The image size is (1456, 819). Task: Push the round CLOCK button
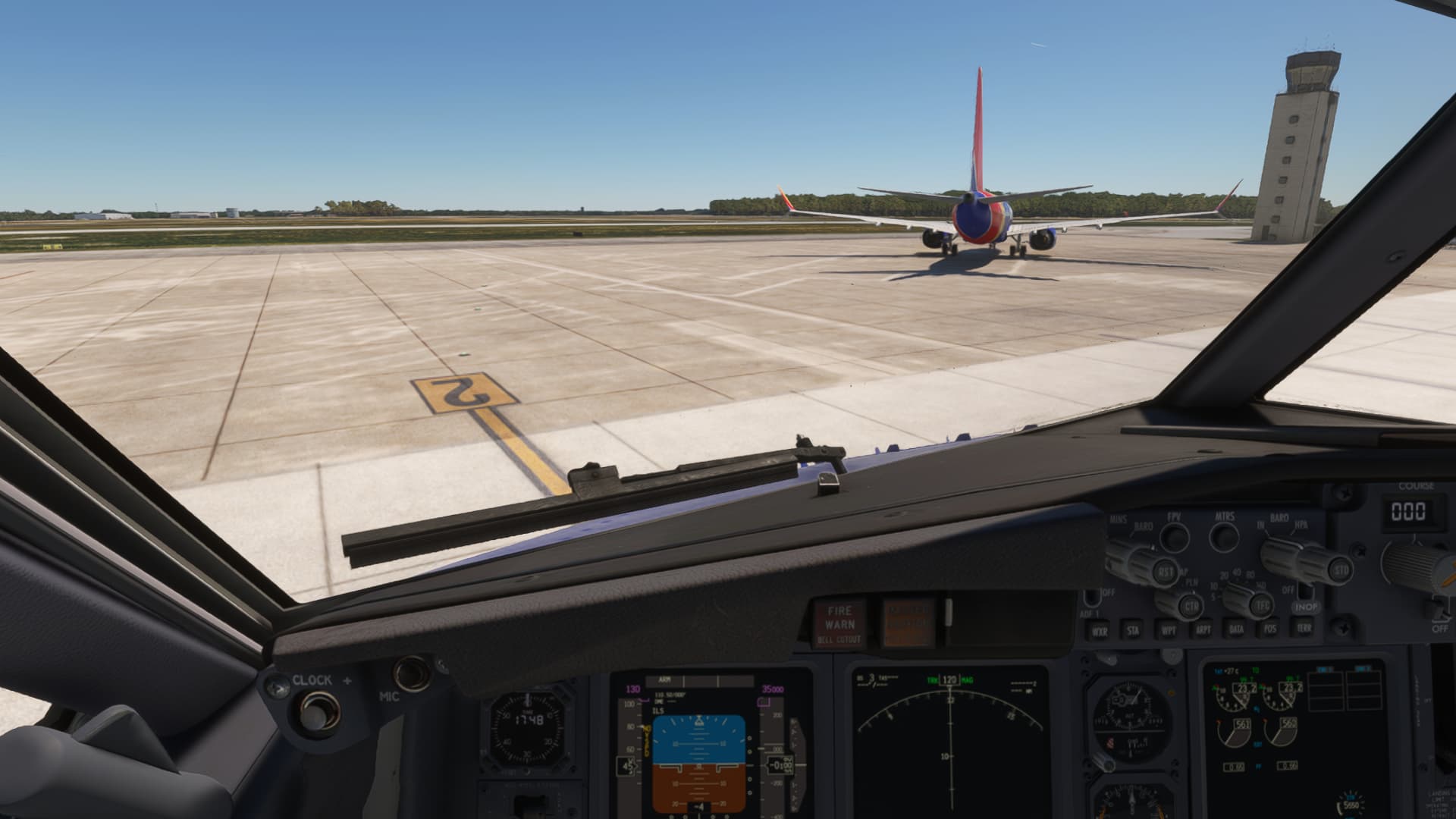point(313,712)
